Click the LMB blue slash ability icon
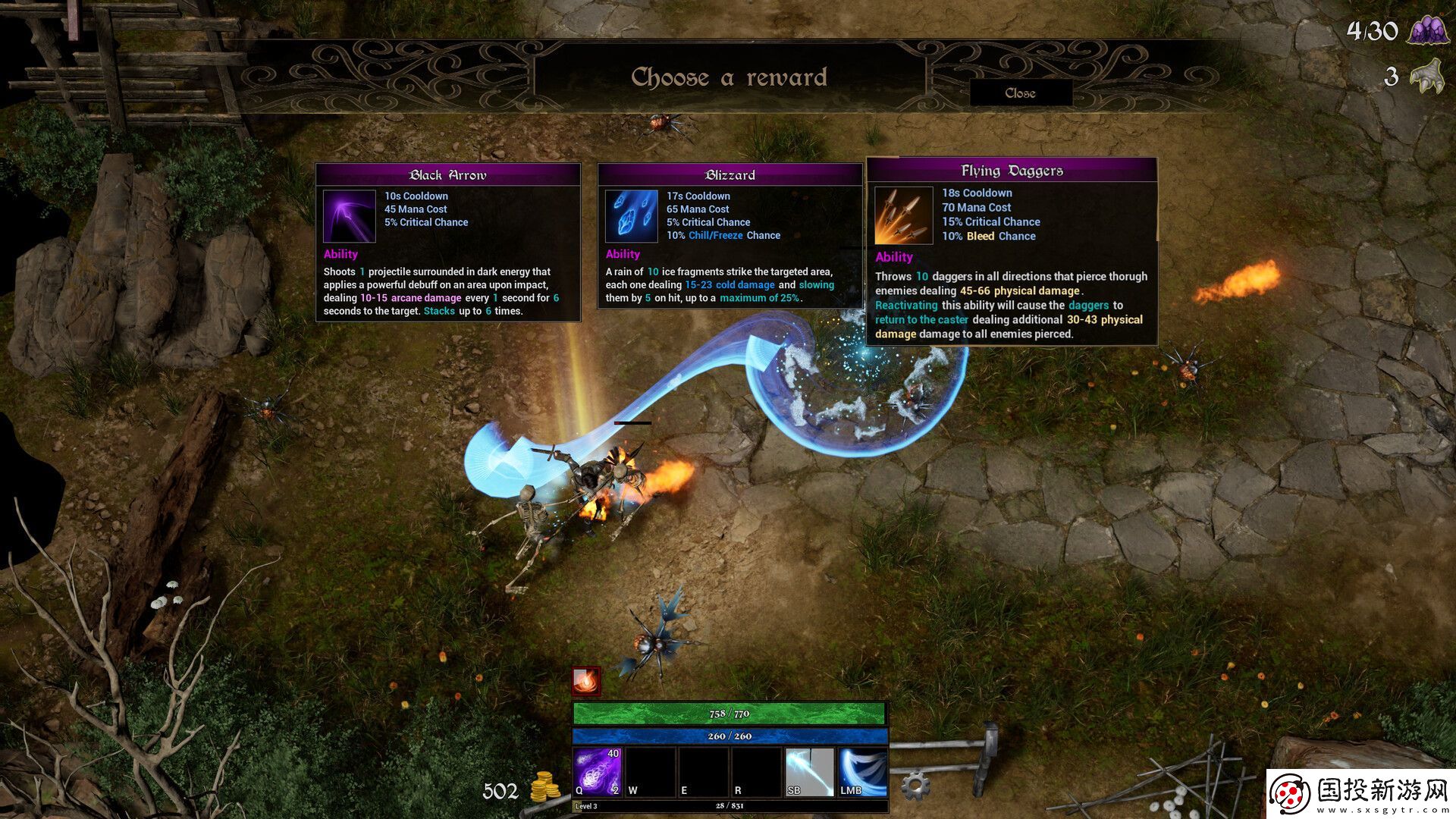Viewport: 1456px width, 819px height. [861, 771]
